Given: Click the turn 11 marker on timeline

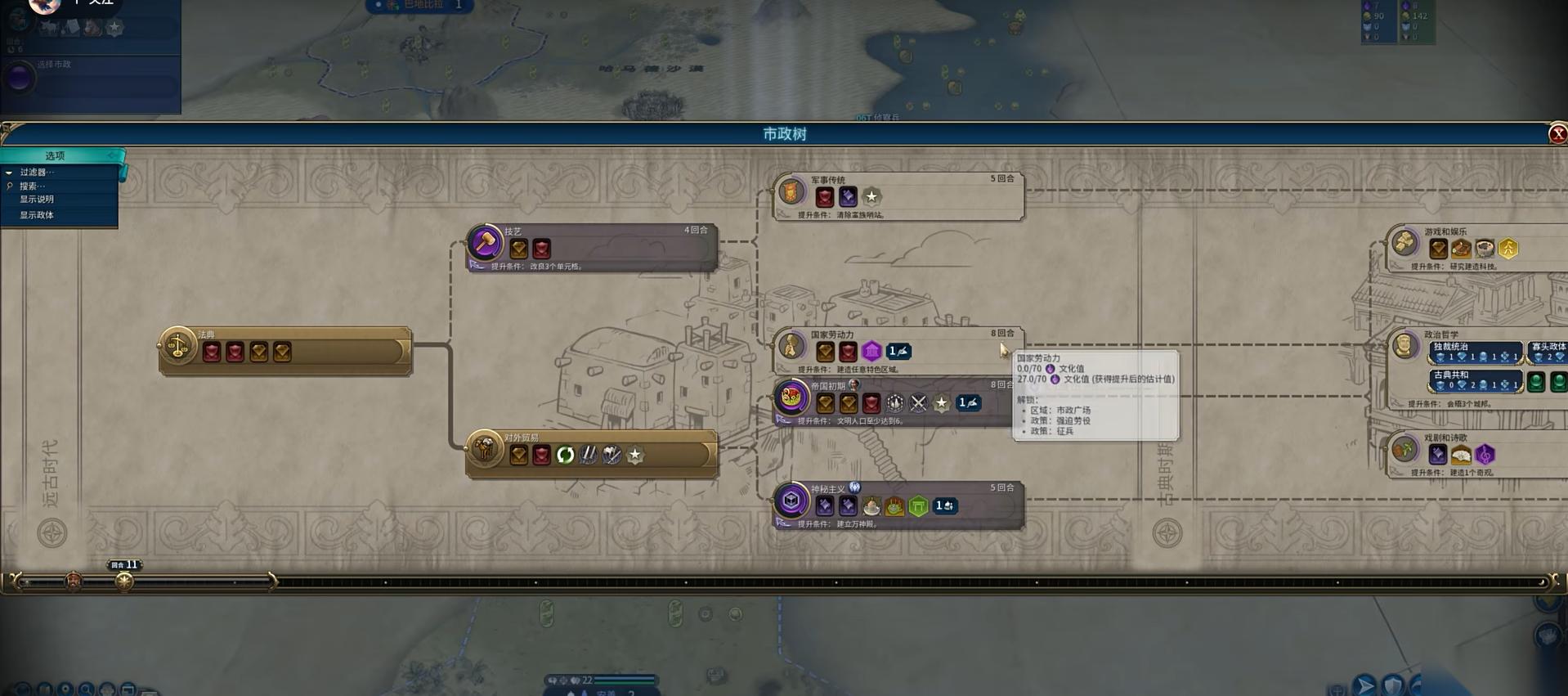Looking at the screenshot, I should click(124, 581).
